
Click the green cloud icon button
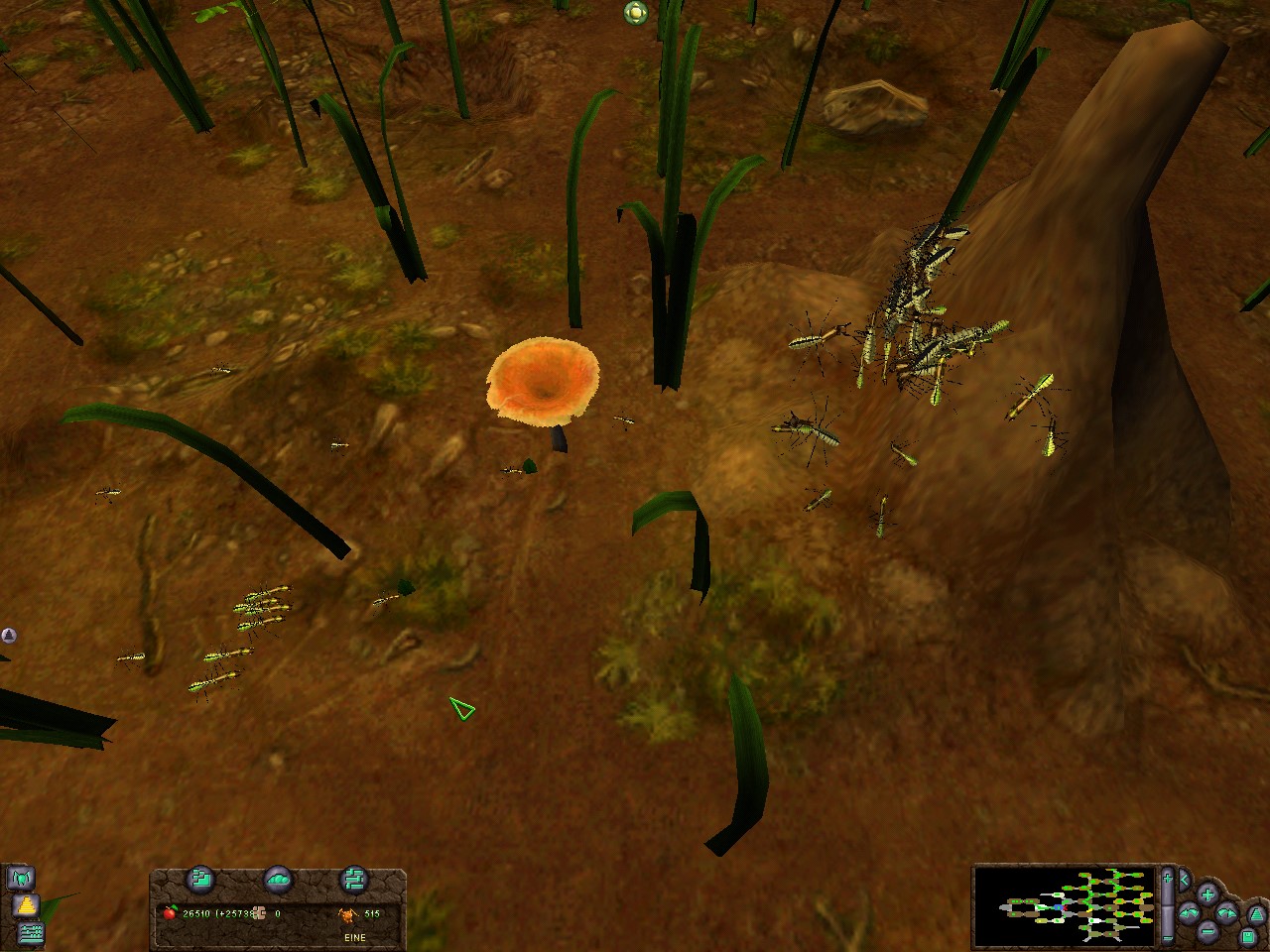[x=279, y=879]
